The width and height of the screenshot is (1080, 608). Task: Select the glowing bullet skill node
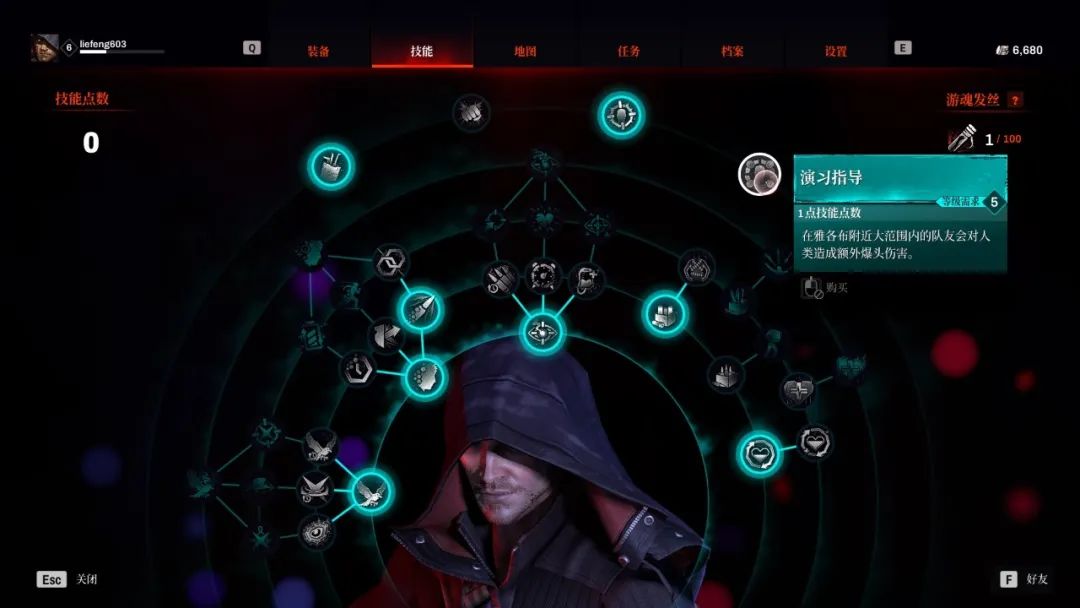[419, 310]
